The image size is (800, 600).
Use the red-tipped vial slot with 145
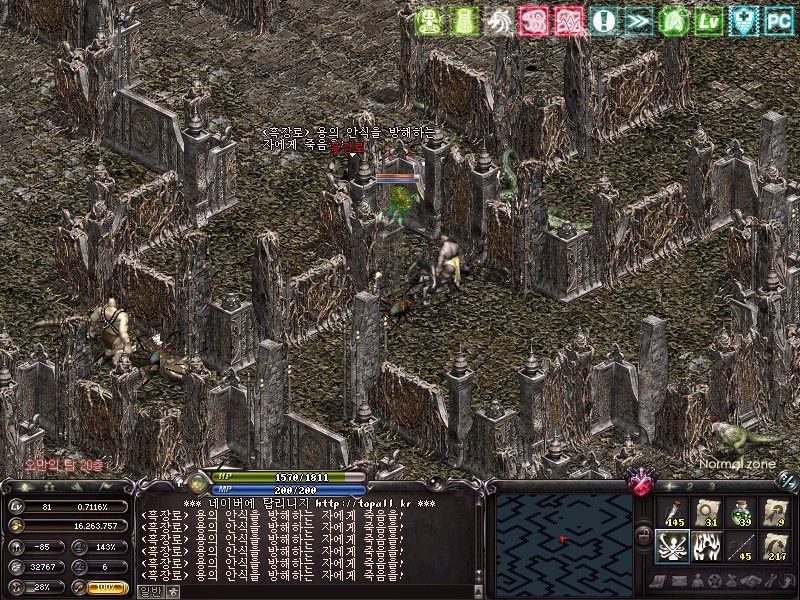pyautogui.click(x=671, y=512)
